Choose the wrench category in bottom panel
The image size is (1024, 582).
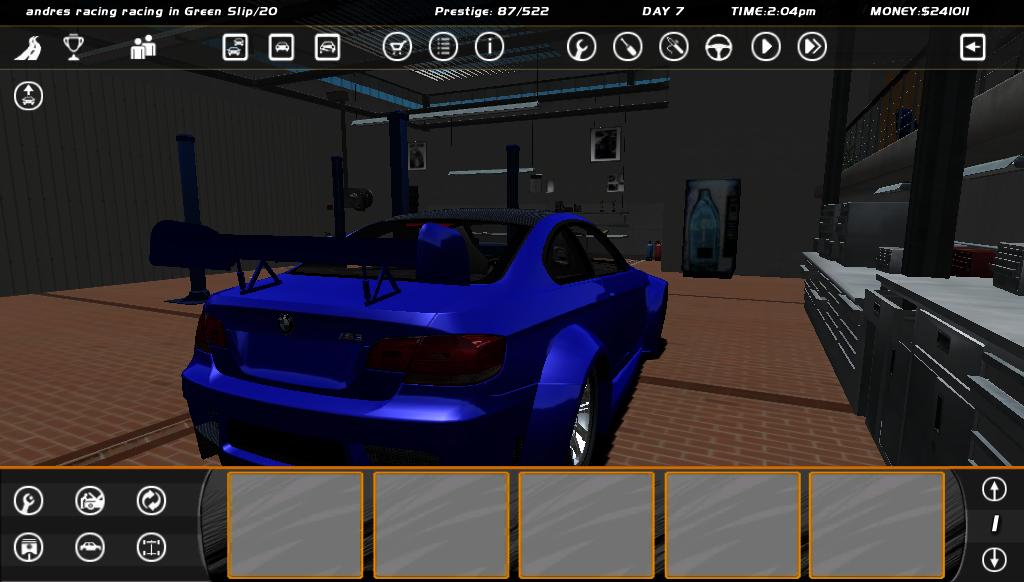point(29,500)
